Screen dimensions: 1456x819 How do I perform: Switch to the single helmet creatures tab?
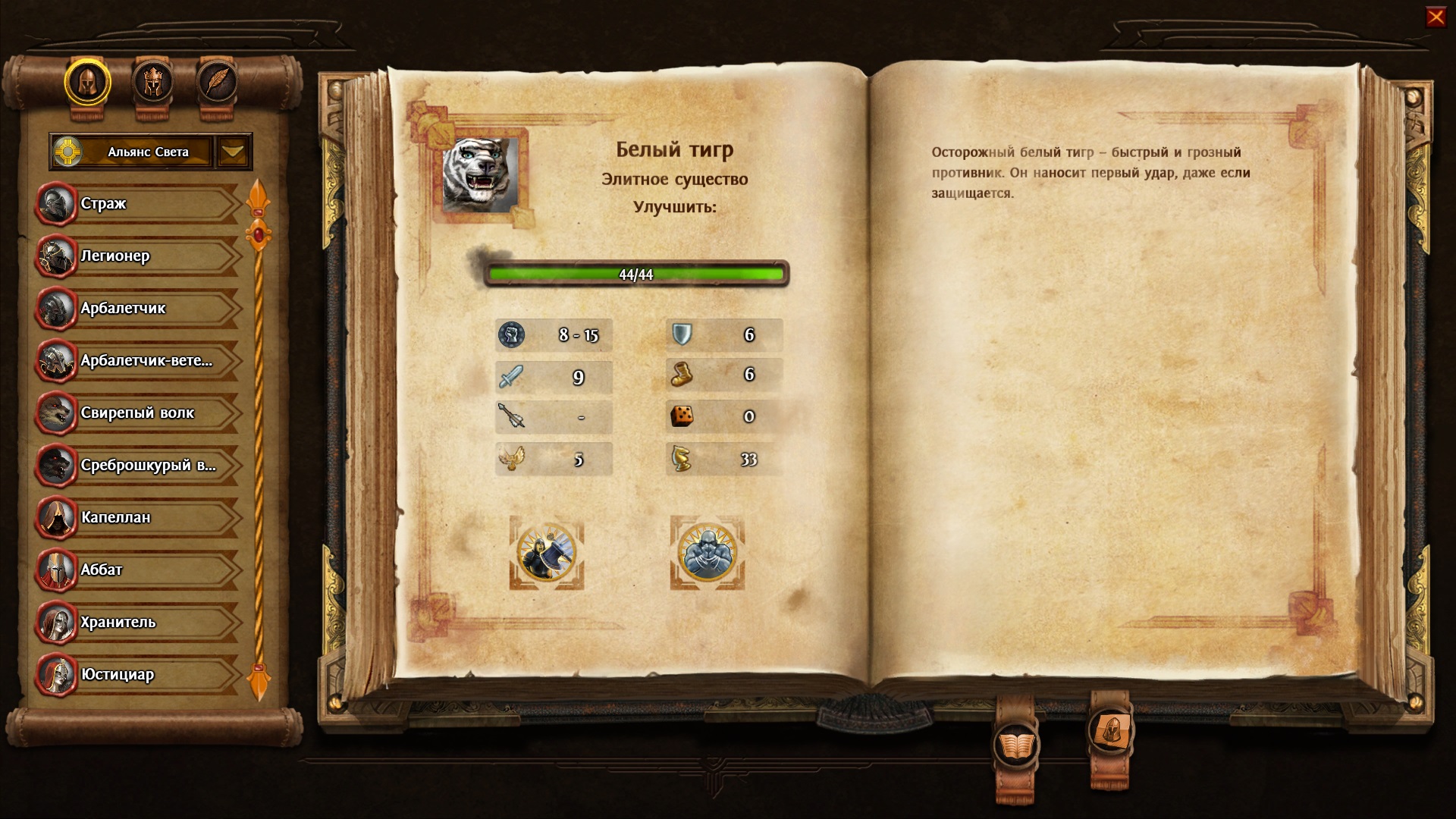(87, 82)
